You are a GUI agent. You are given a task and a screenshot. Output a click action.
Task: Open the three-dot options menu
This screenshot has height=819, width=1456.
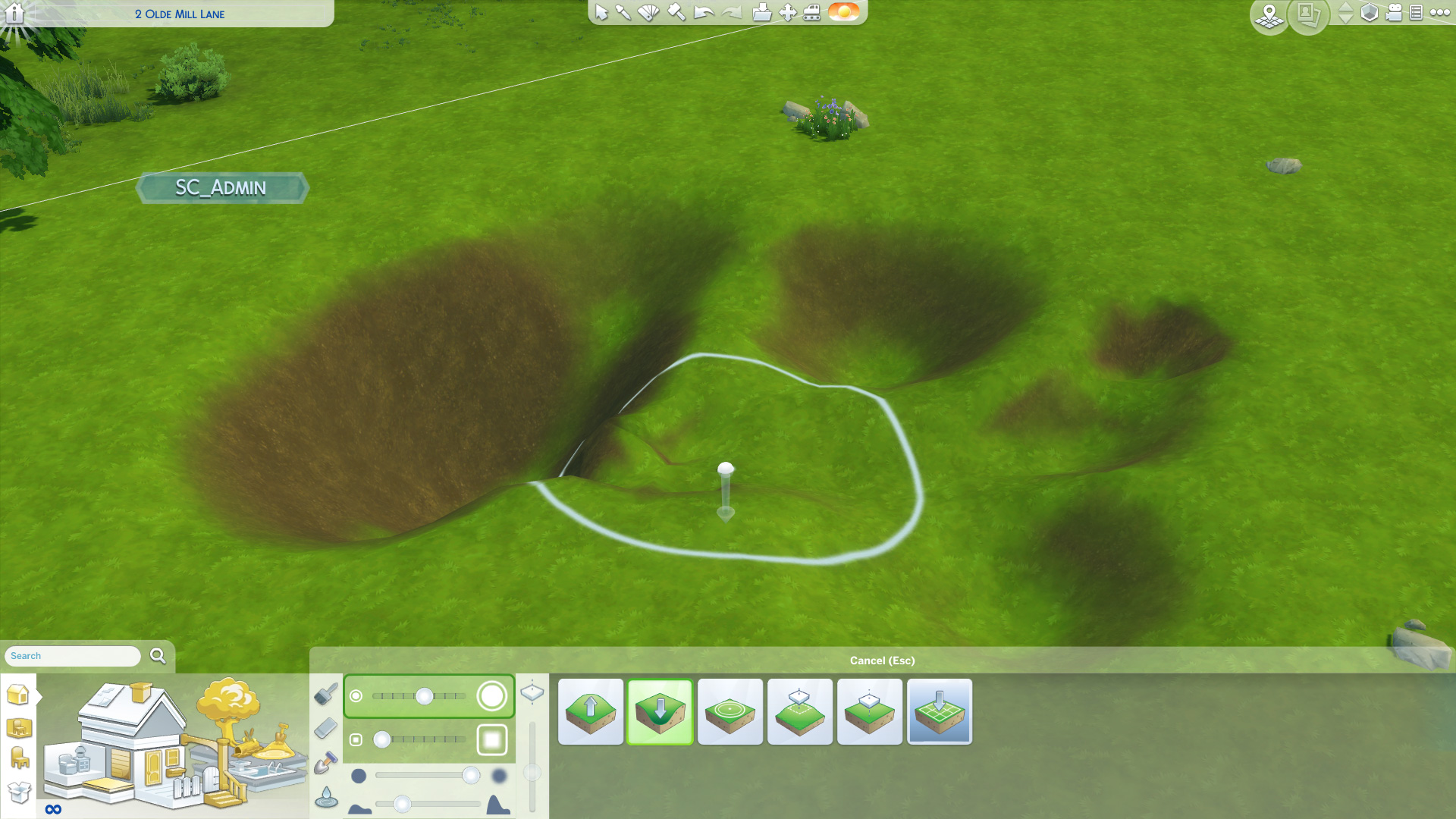1439,12
